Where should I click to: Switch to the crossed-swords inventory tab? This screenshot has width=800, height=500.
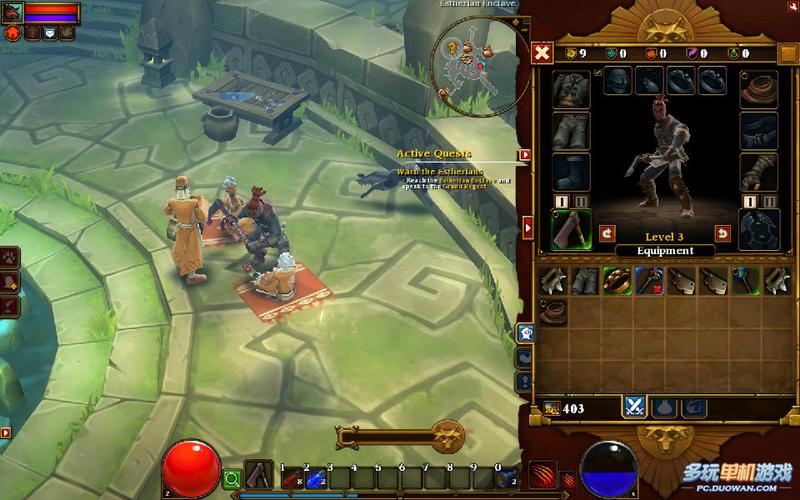pyautogui.click(x=633, y=407)
